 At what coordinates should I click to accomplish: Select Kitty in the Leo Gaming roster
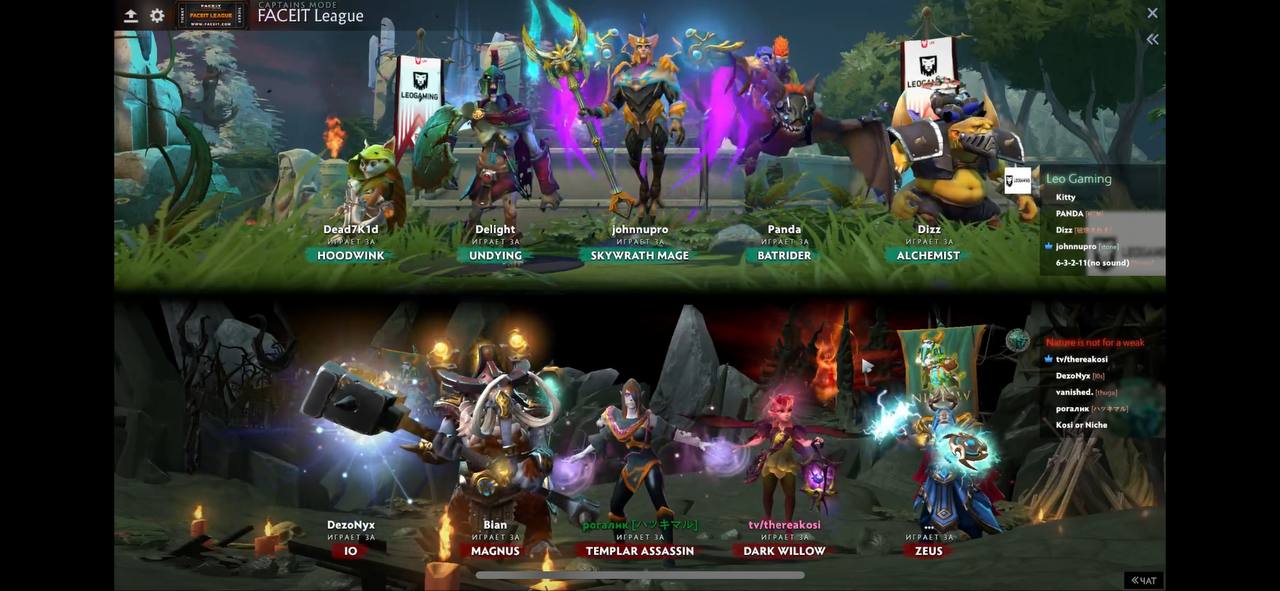click(x=1065, y=197)
